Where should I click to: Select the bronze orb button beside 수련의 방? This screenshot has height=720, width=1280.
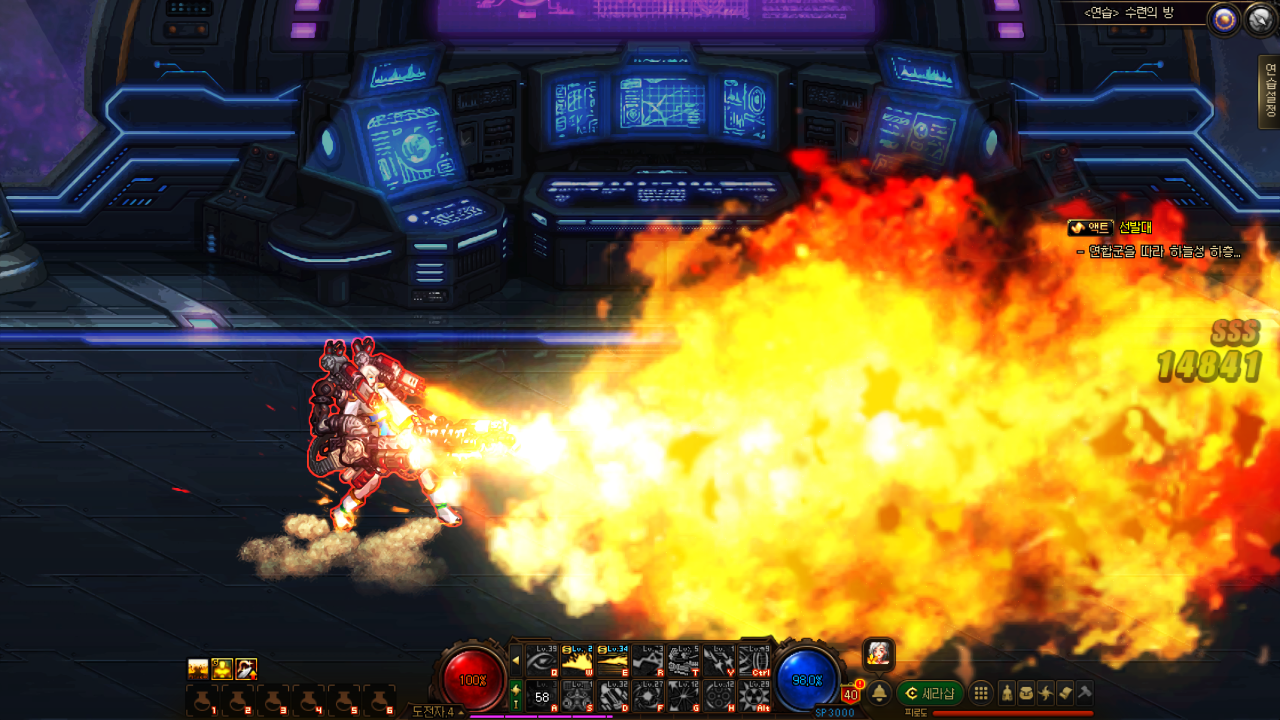click(1222, 19)
